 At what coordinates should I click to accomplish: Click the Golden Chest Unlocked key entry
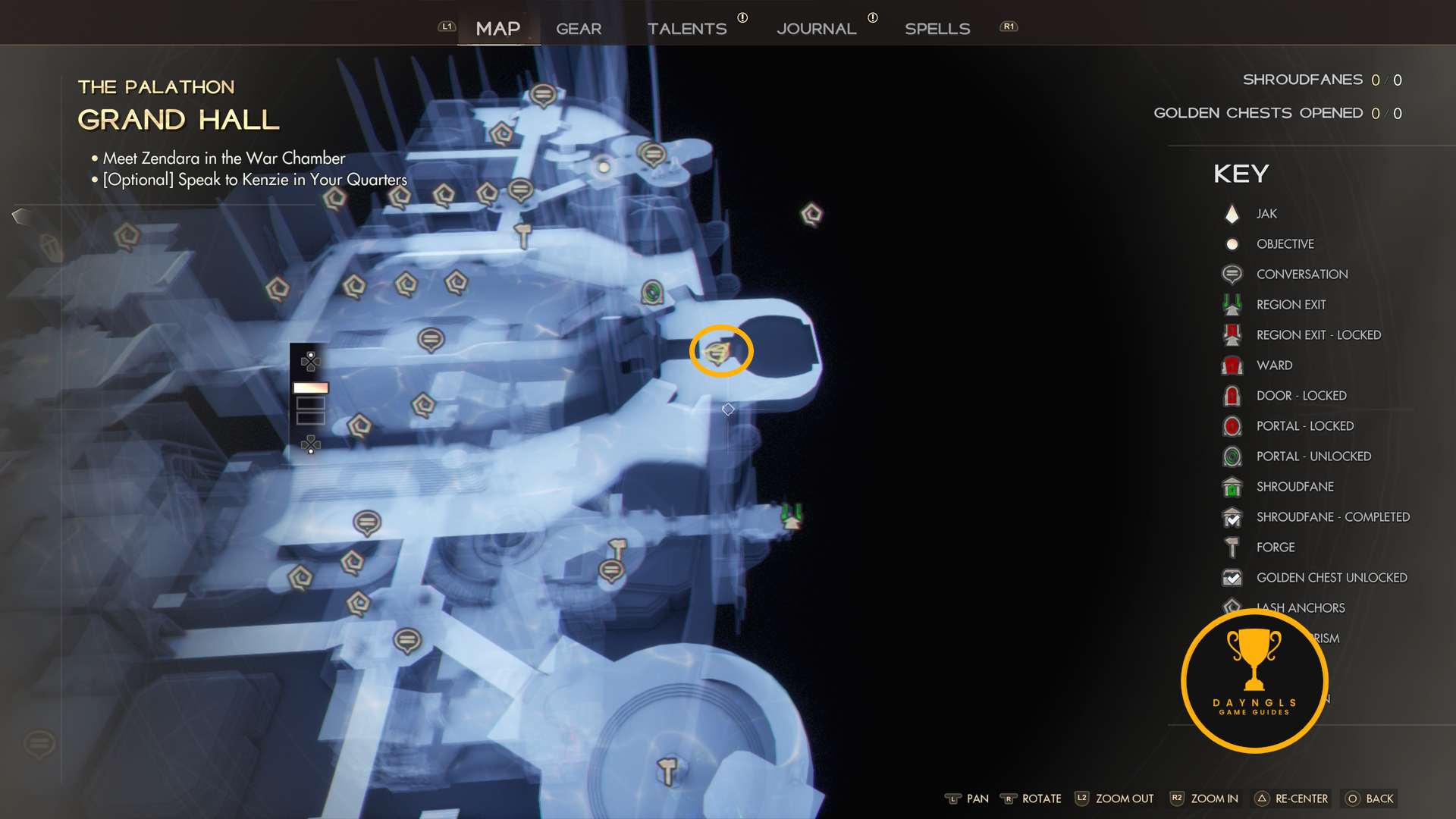pos(1331,578)
